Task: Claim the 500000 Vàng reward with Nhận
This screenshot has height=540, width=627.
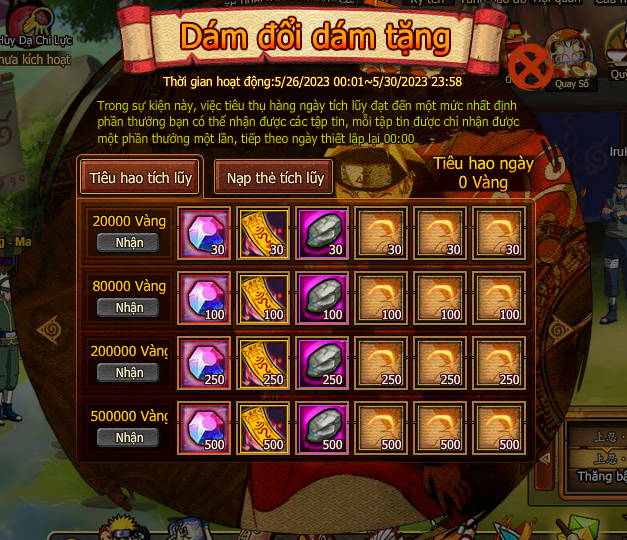Action: (x=128, y=437)
